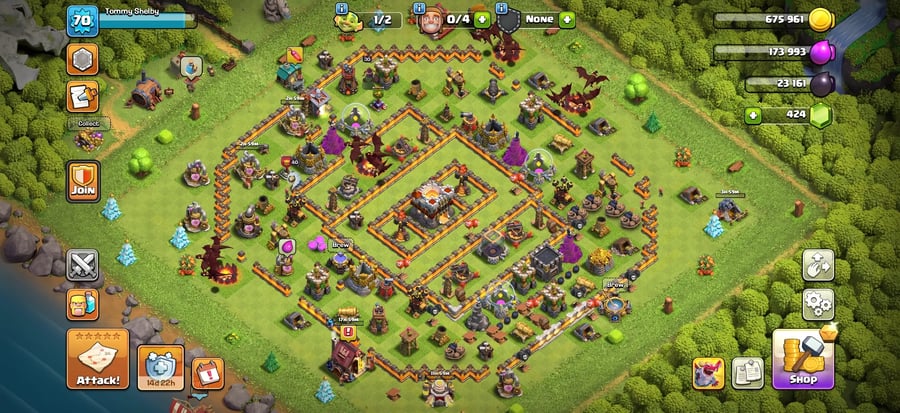900x413 pixels.
Task: Open the notes list icon beside Shop
Action: 748,372
